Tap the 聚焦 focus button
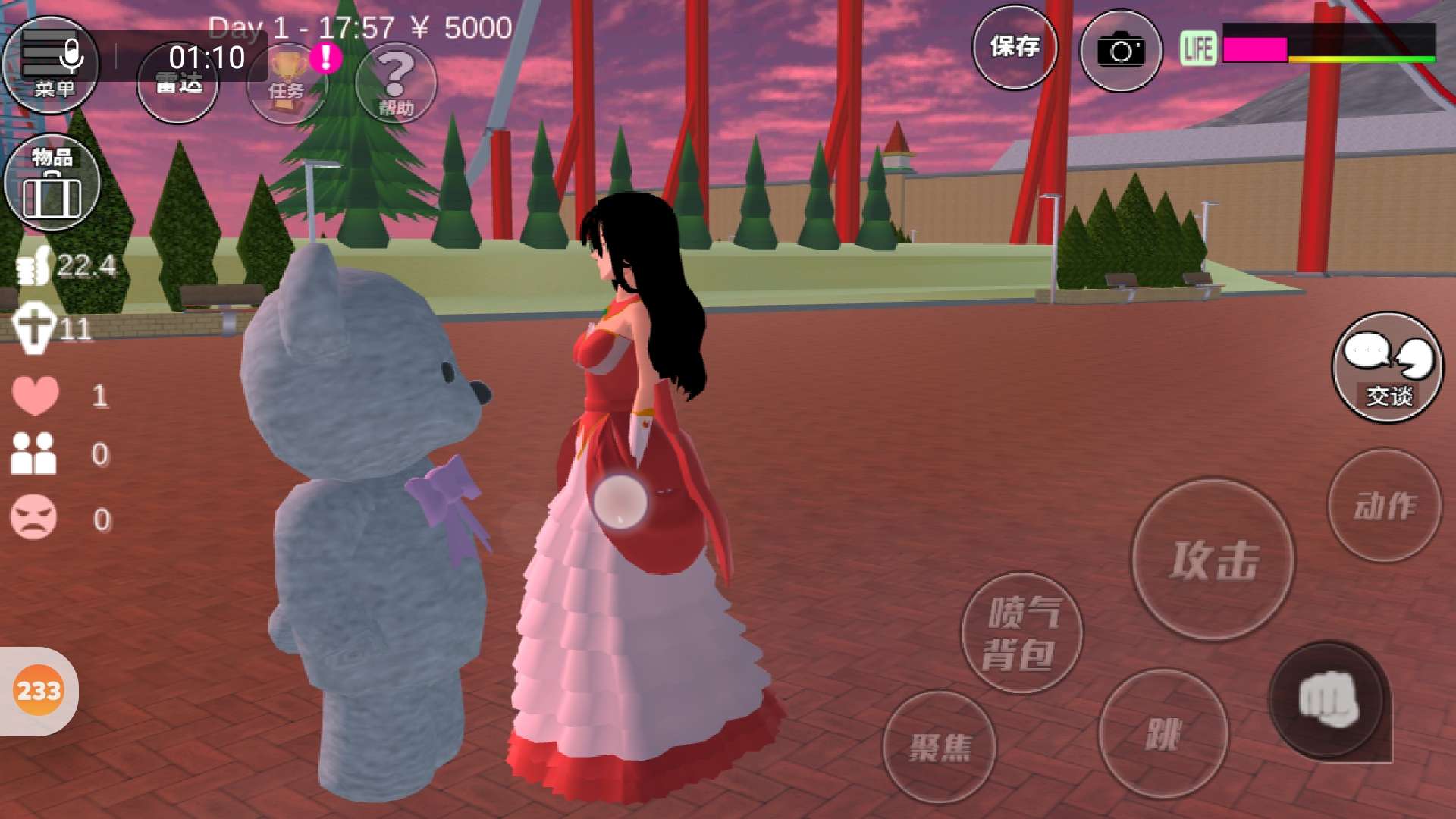Viewport: 1456px width, 819px height. 940,747
